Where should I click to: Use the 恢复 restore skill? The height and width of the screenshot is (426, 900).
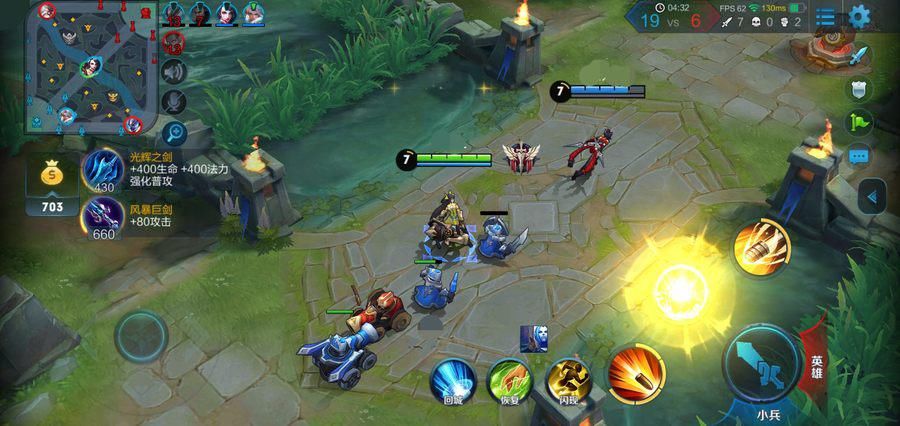(x=509, y=379)
